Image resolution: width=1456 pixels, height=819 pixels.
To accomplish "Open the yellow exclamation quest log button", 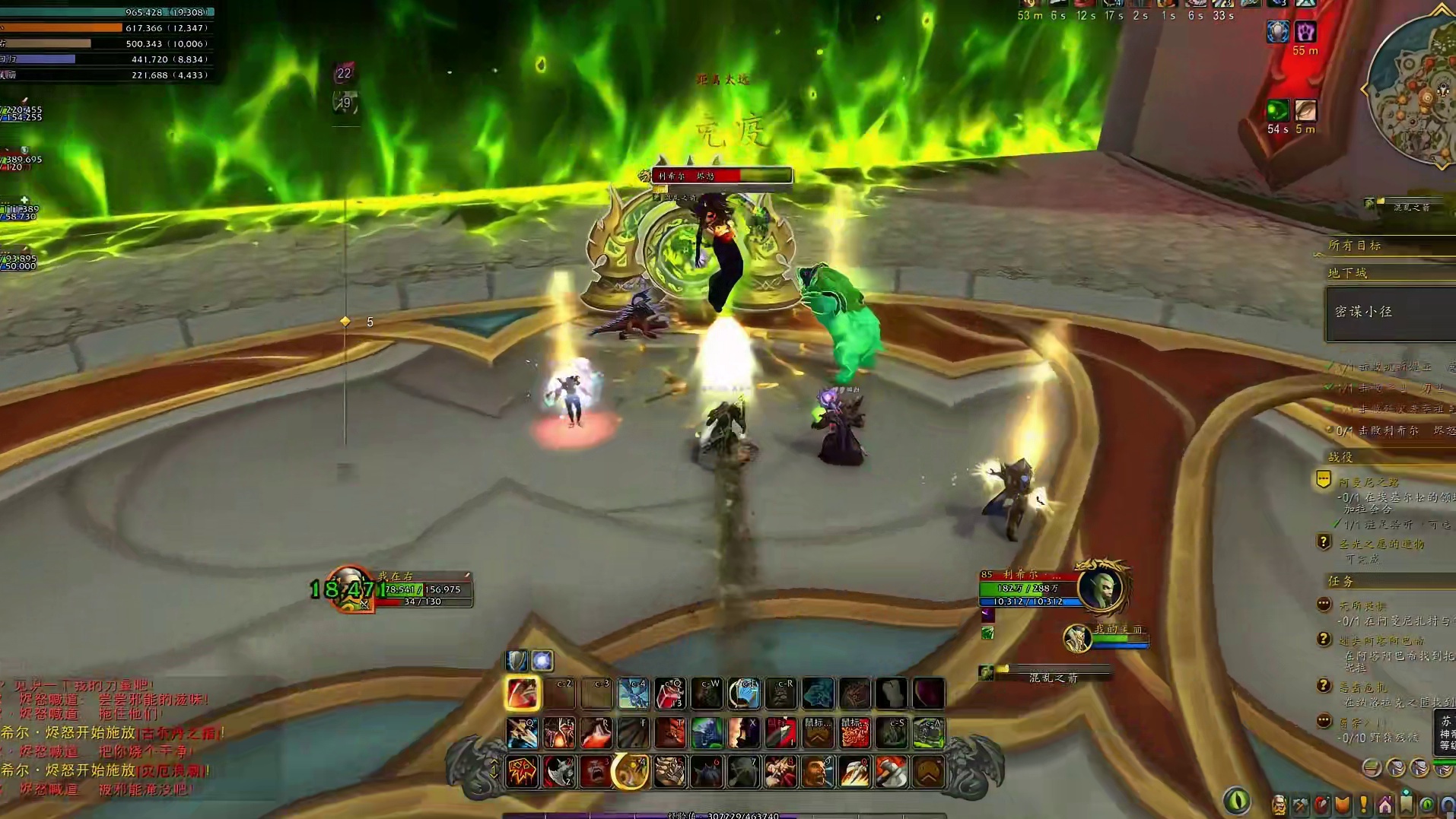I will pos(1363,805).
